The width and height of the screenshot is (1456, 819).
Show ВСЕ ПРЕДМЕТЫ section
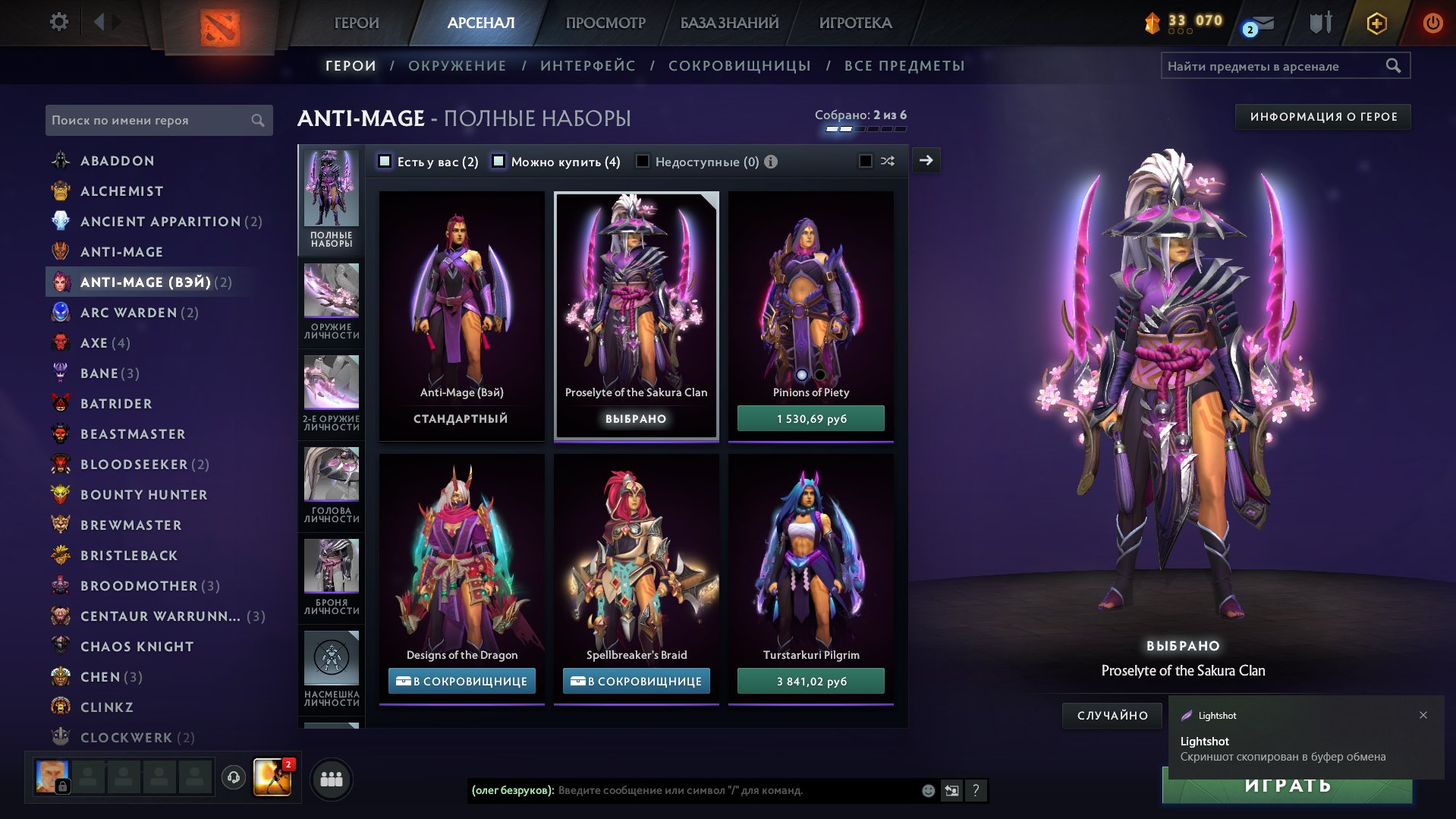click(x=904, y=66)
